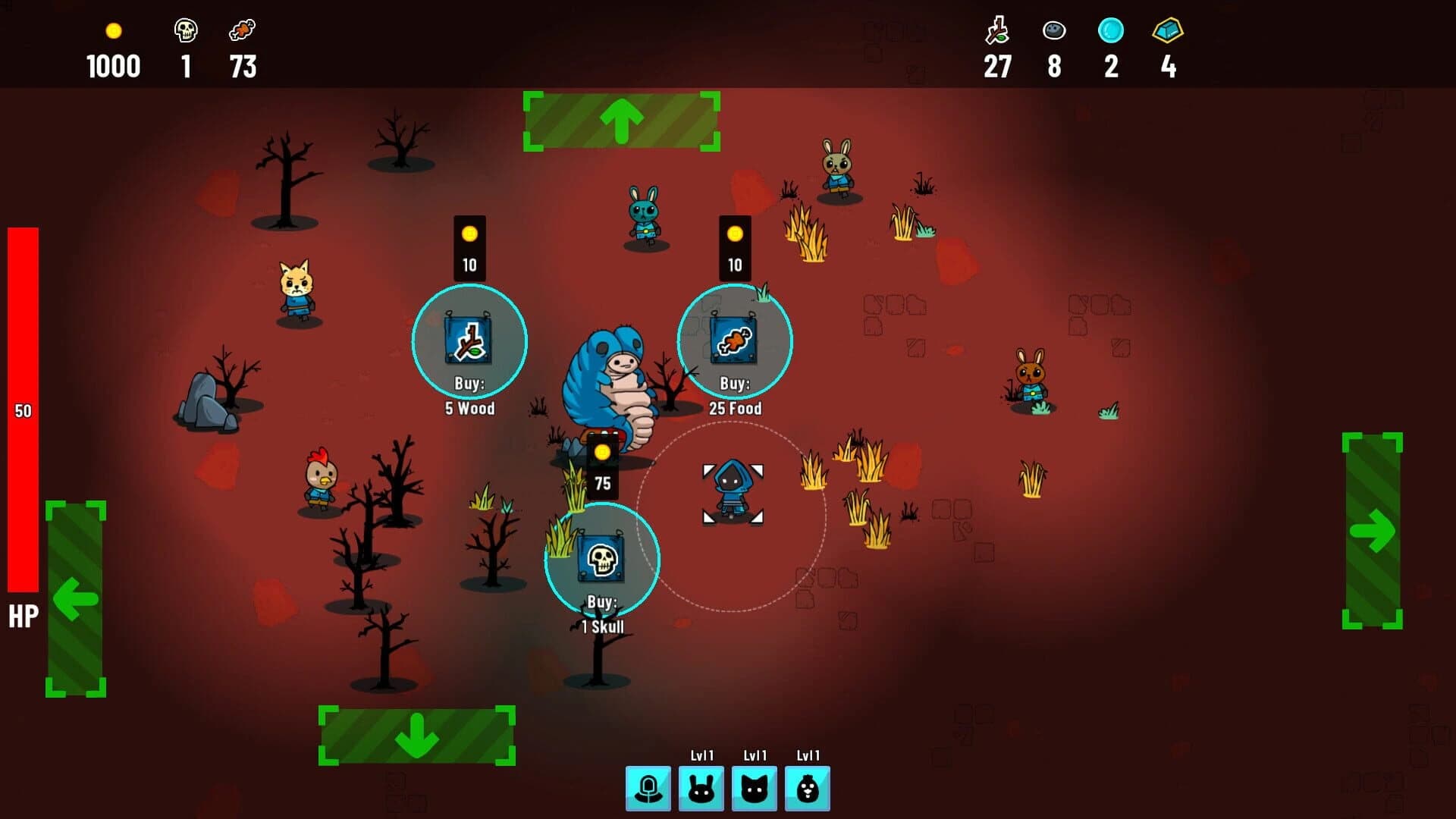Screen dimensions: 1456x819
Task: Click the Buy 1 Skull shop circle
Action: pyautogui.click(x=601, y=559)
